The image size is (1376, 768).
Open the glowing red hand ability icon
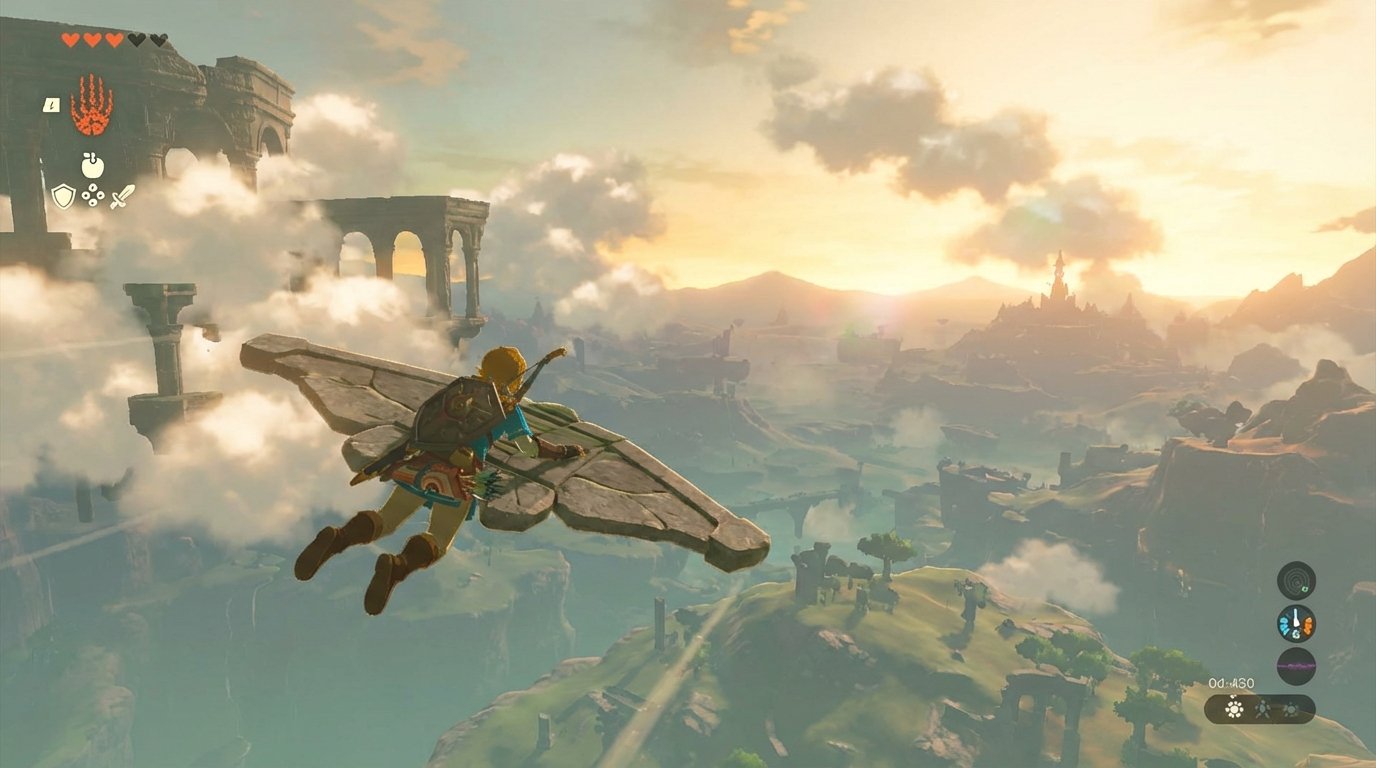90,105
